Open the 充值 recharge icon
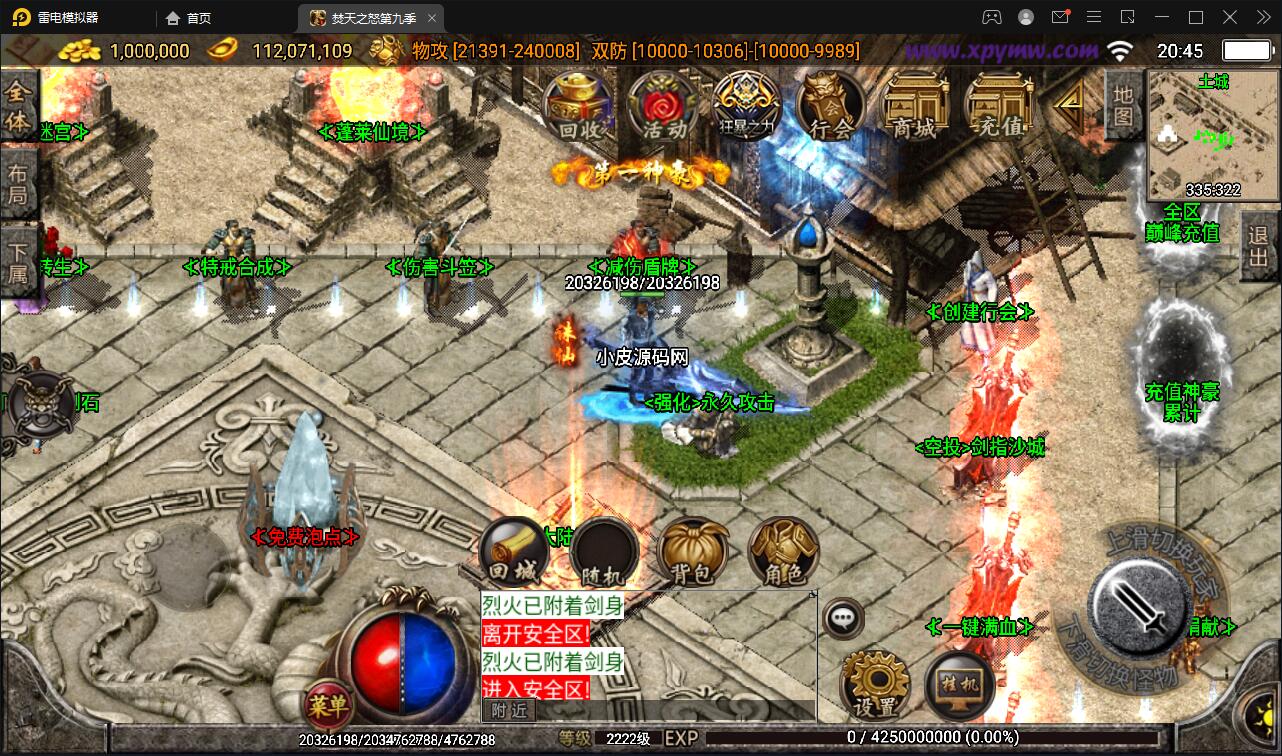This screenshot has width=1282, height=756. click(x=998, y=106)
